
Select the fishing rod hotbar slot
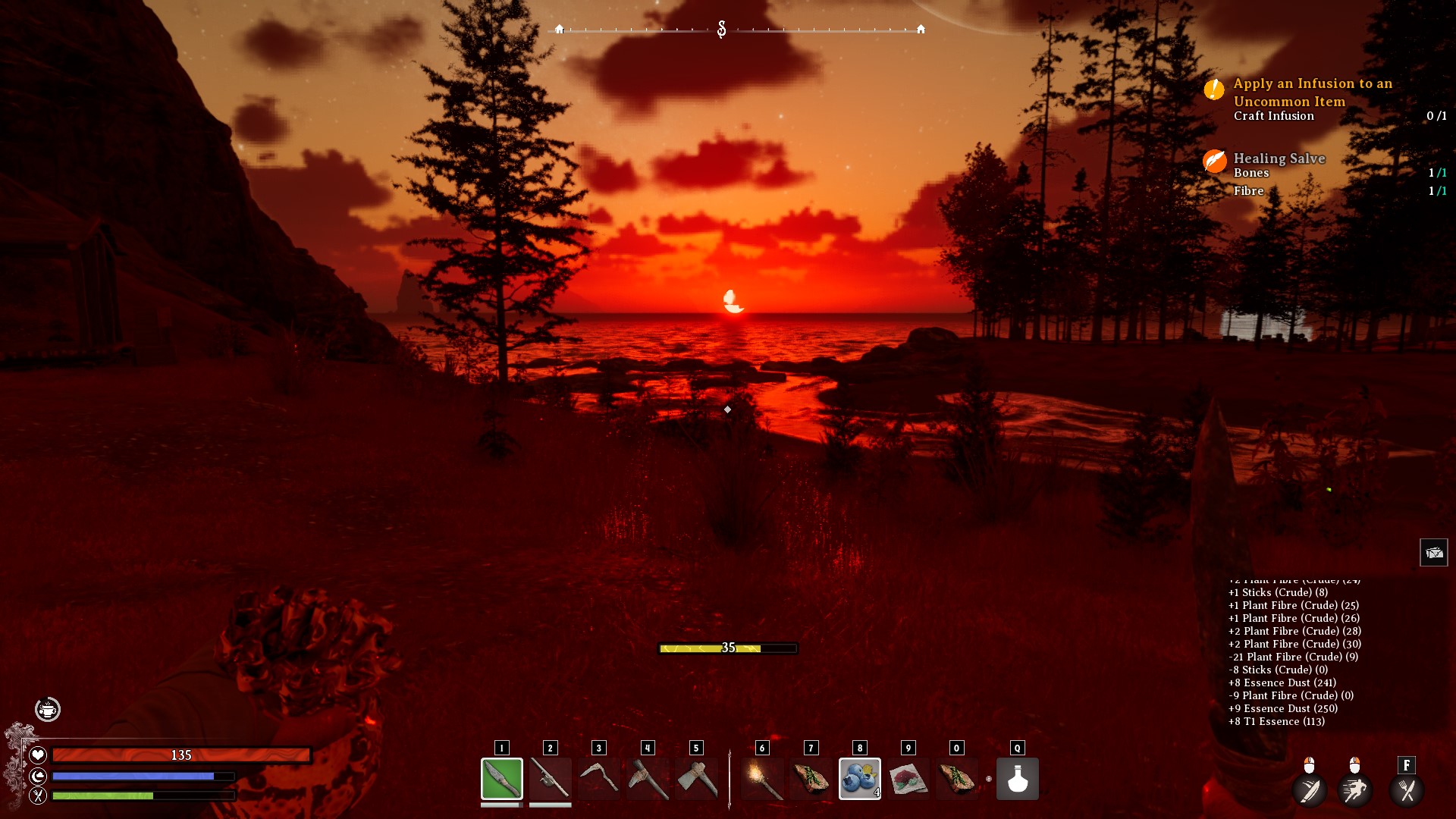point(550,779)
